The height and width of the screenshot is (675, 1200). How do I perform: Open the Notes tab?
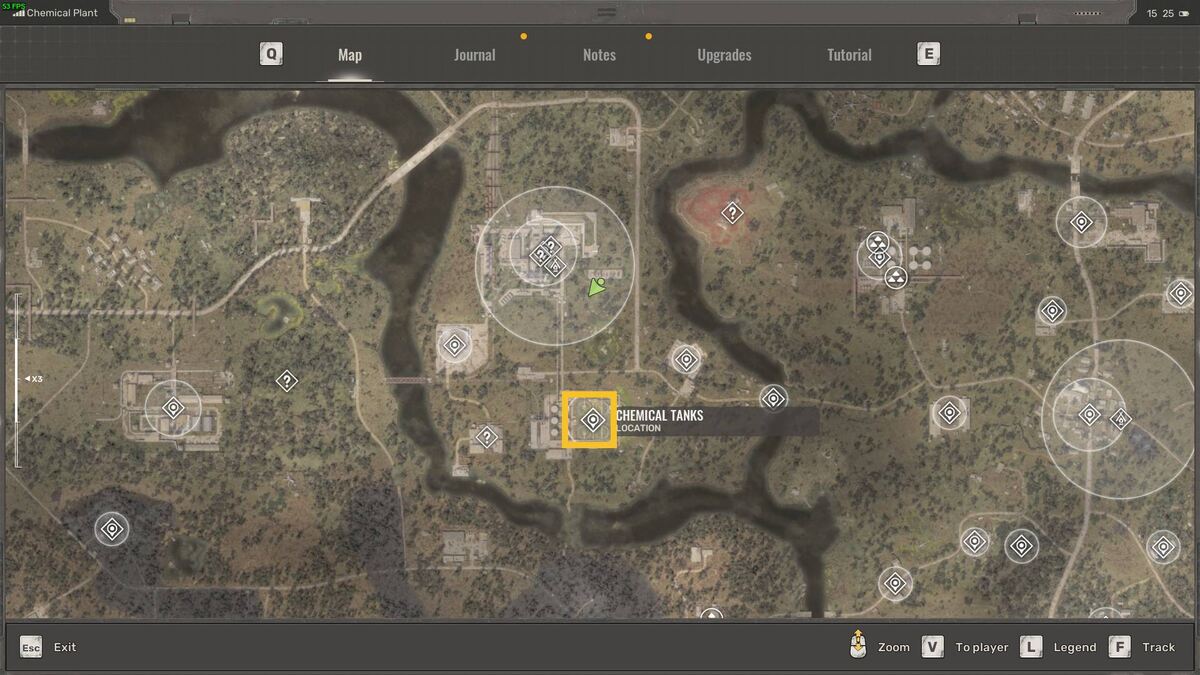599,55
